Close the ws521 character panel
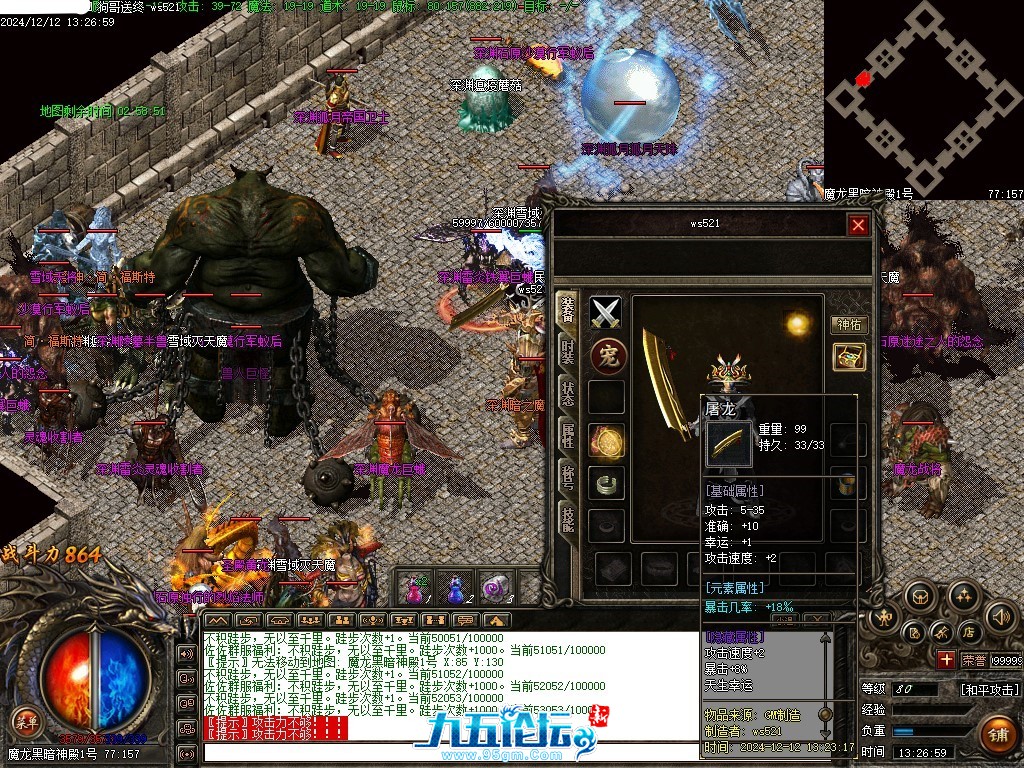This screenshot has width=1024, height=768. point(857,225)
